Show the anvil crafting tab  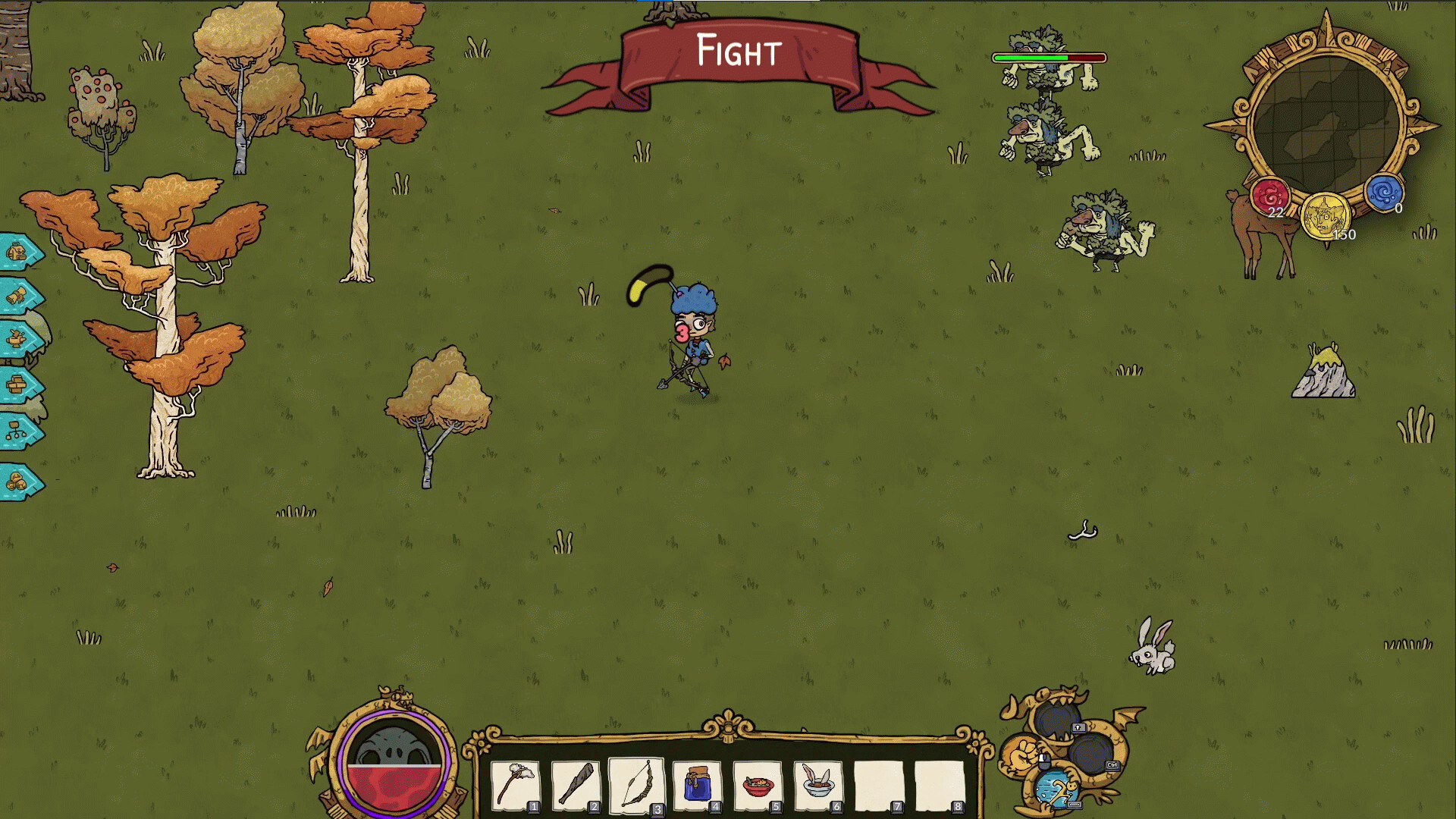click(18, 339)
